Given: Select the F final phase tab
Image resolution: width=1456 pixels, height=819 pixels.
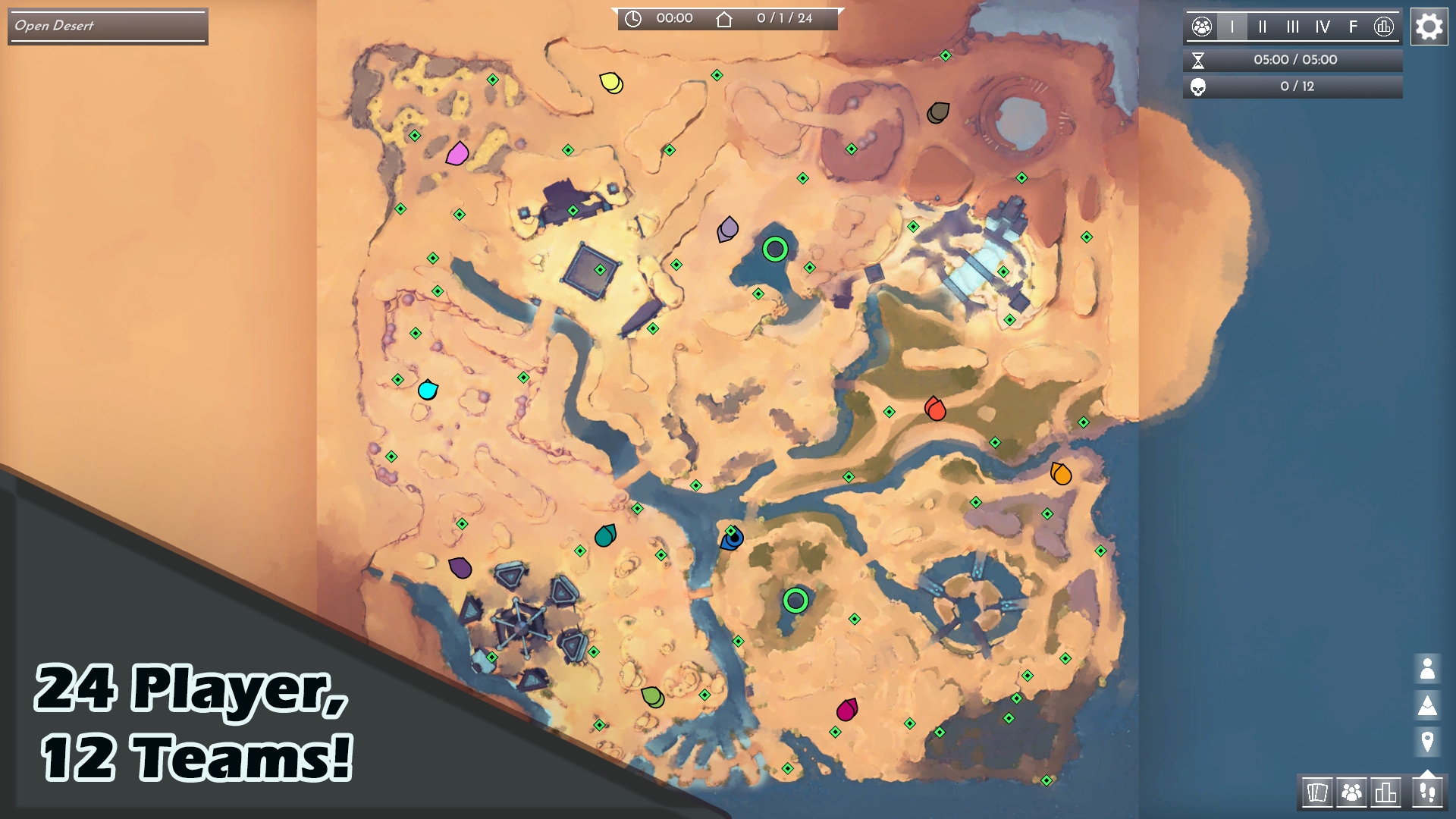Looking at the screenshot, I should pyautogui.click(x=1353, y=27).
